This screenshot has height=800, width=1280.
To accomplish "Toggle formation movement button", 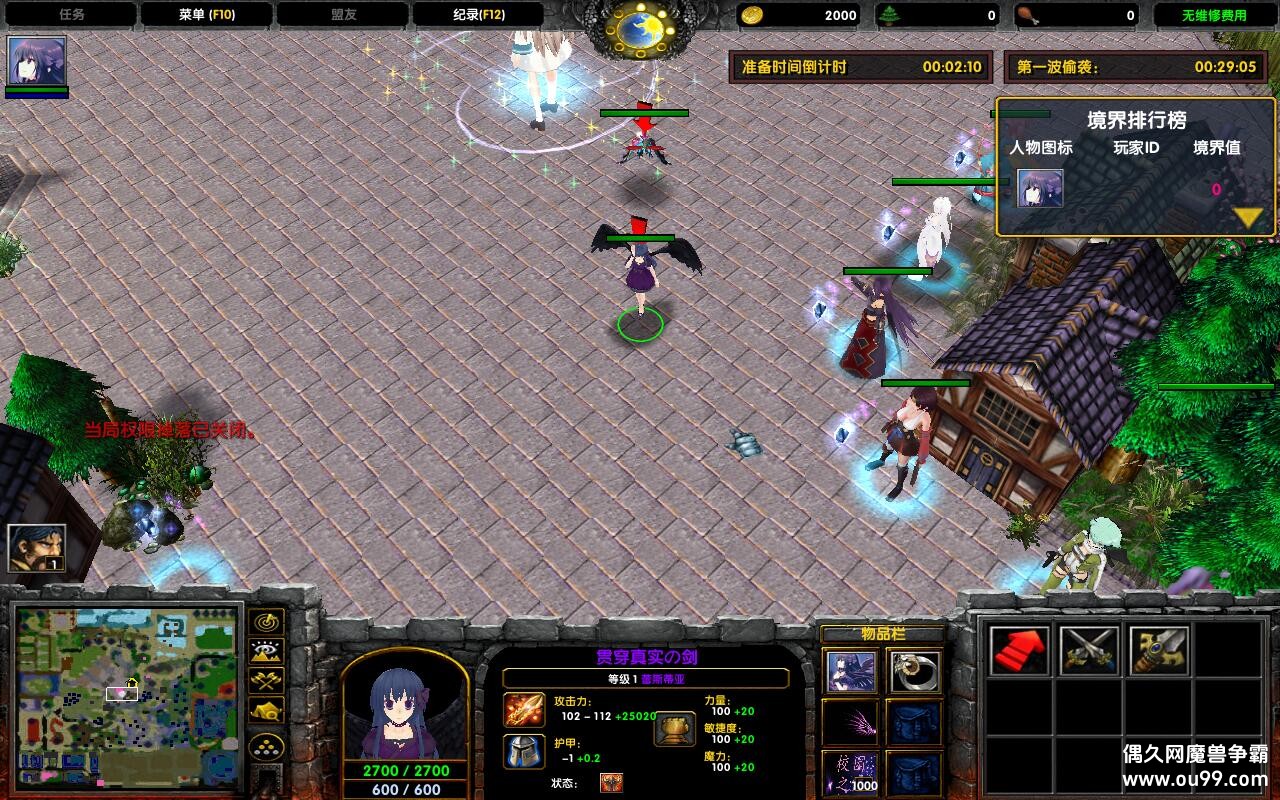I will (266, 746).
